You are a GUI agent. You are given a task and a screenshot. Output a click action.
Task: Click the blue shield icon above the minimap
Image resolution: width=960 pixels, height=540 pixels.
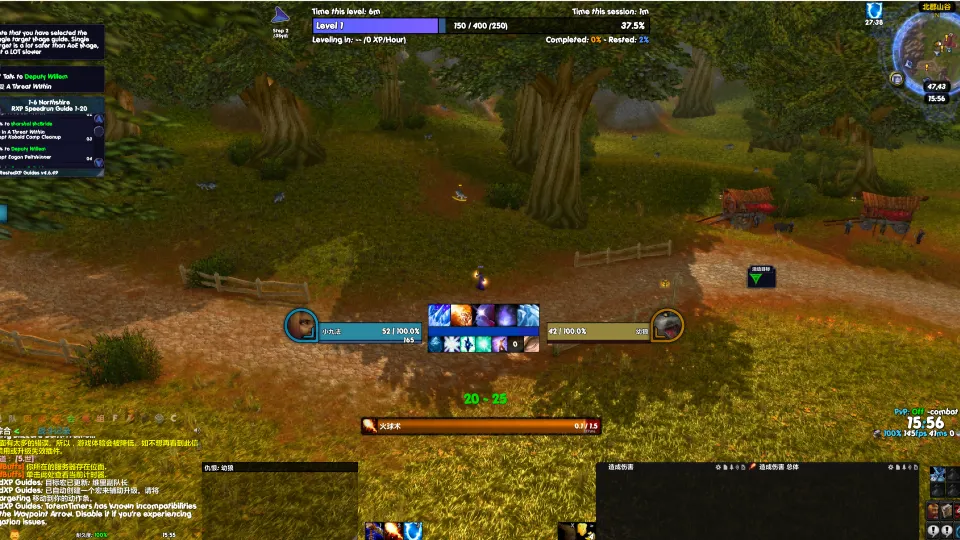click(x=873, y=10)
